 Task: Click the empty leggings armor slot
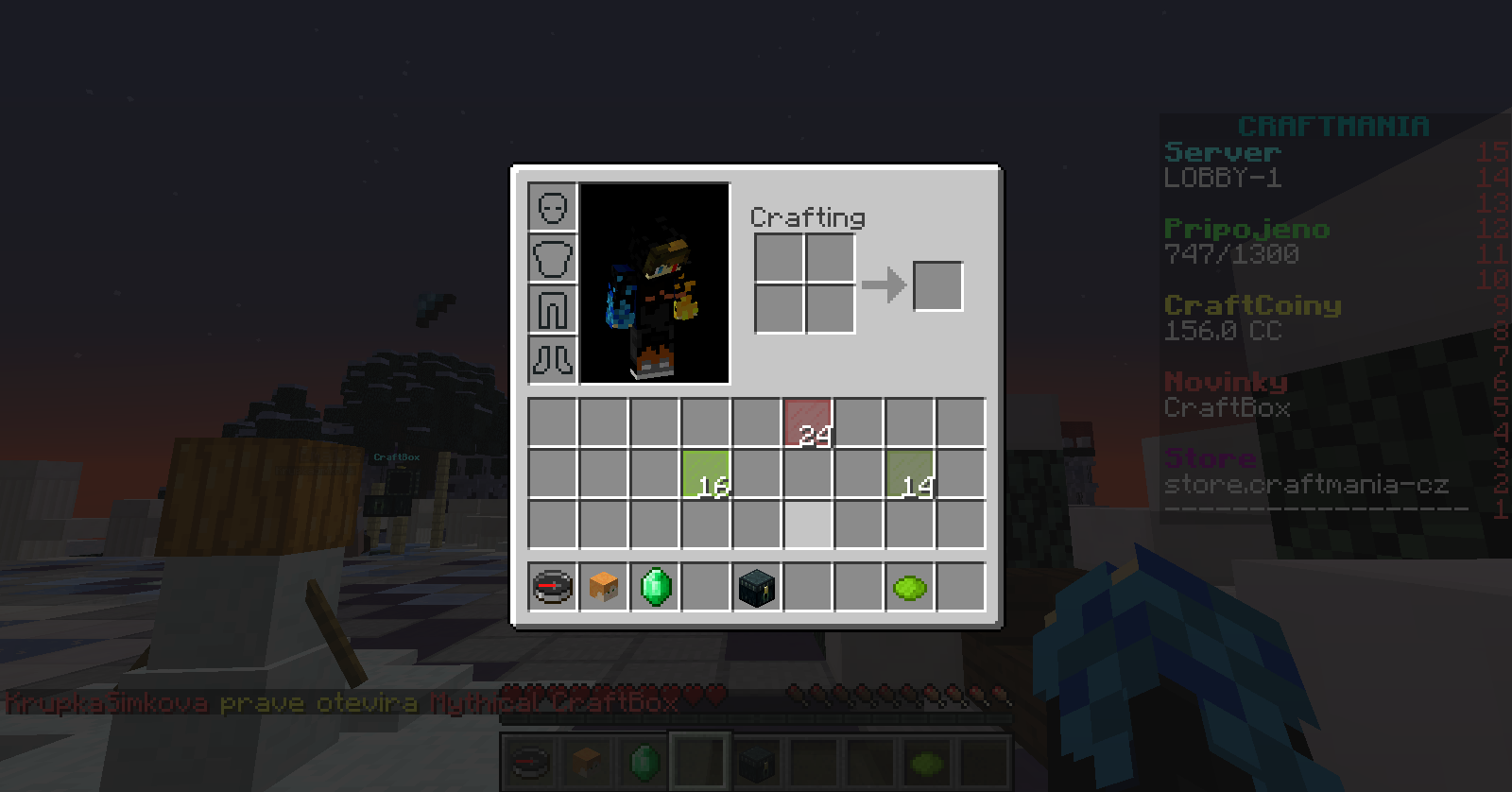[553, 309]
